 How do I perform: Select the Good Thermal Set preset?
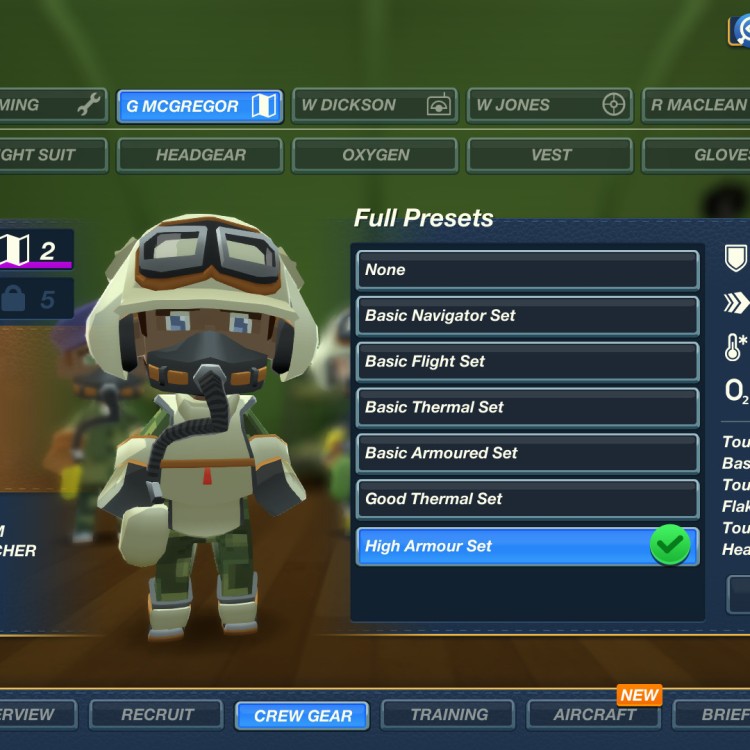click(527, 500)
